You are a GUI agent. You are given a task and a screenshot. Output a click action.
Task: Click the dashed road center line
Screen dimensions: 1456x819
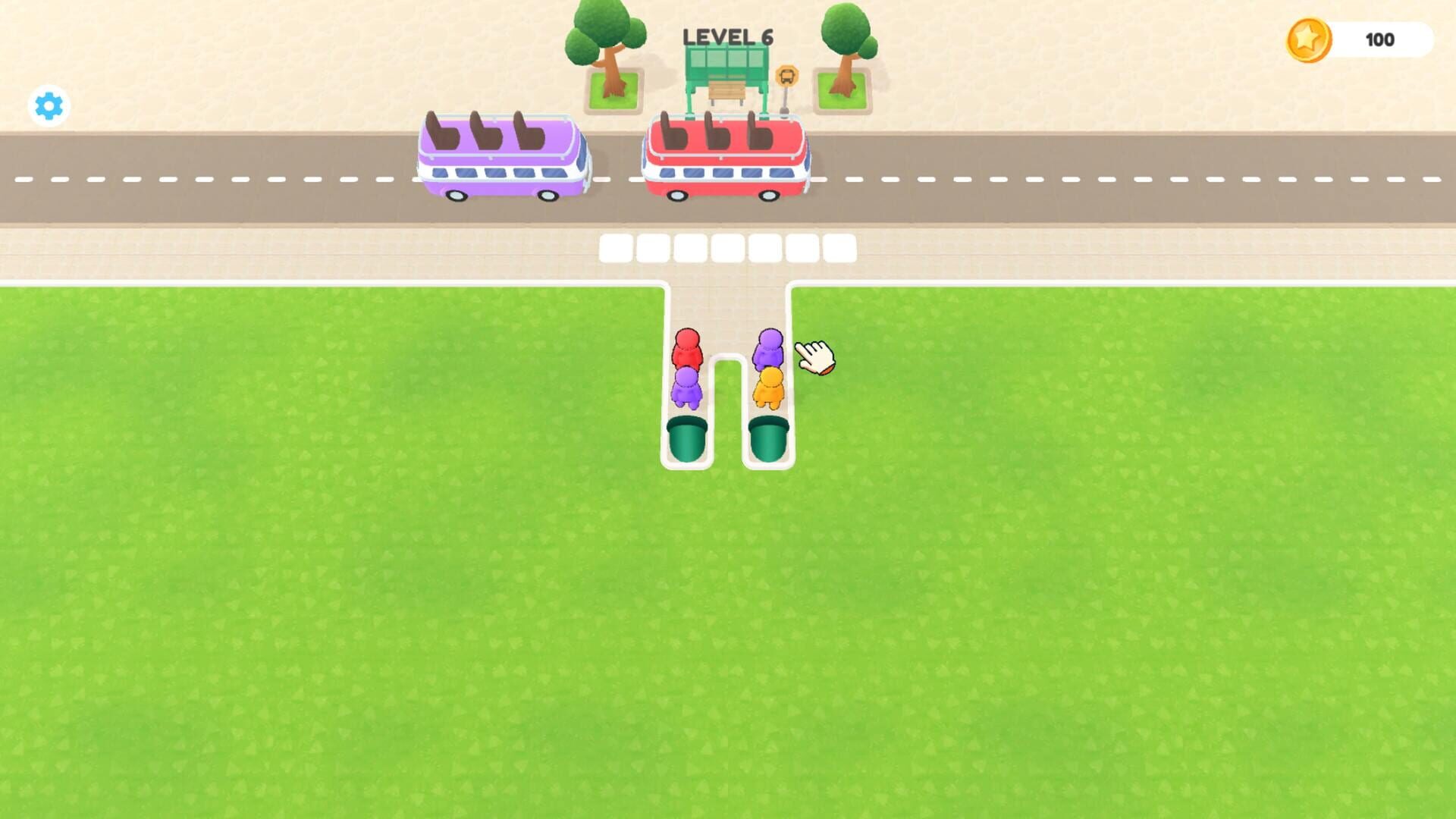pos(227,180)
